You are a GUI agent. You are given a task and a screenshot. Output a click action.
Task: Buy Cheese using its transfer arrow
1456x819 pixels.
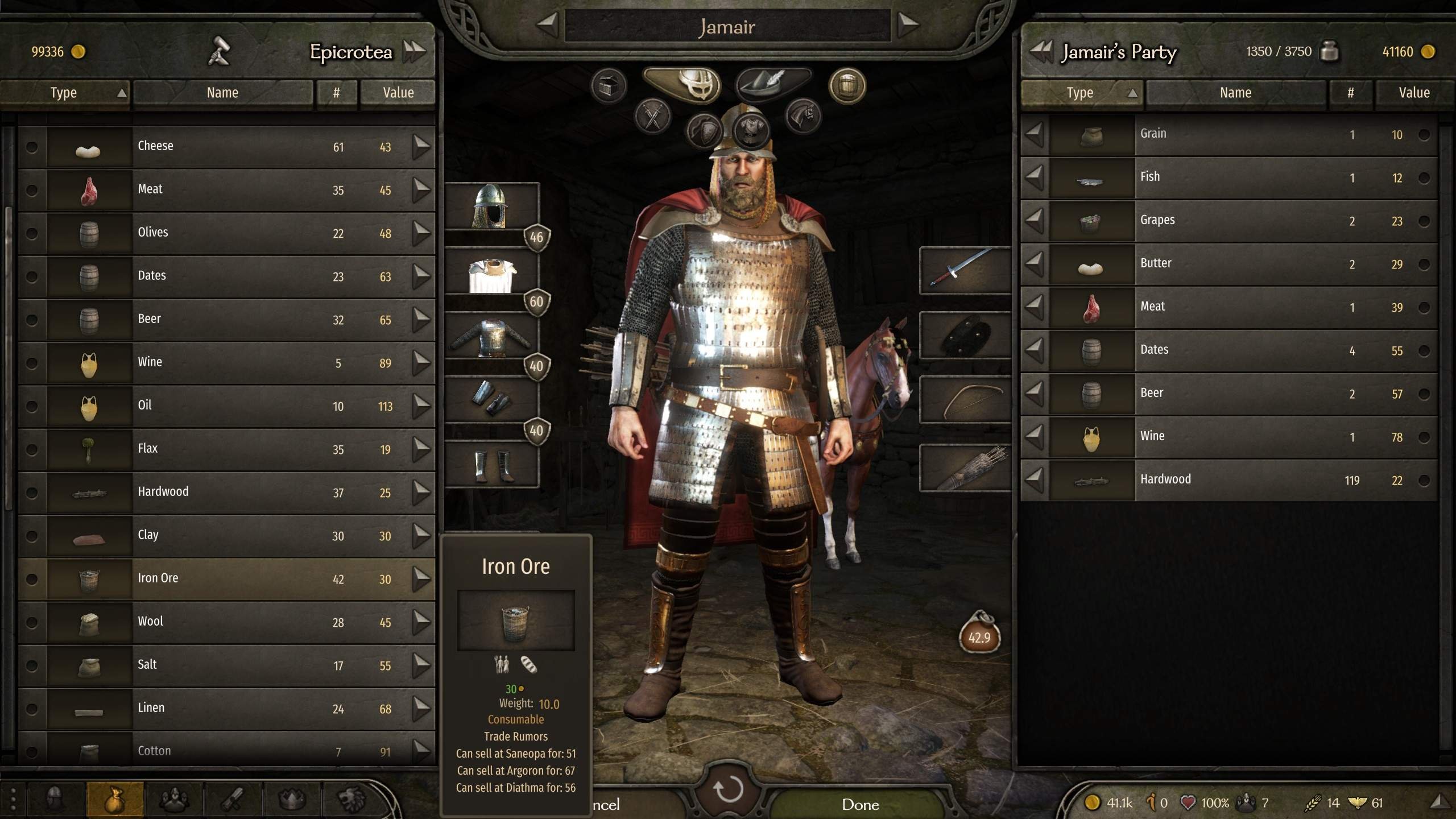pos(421,147)
